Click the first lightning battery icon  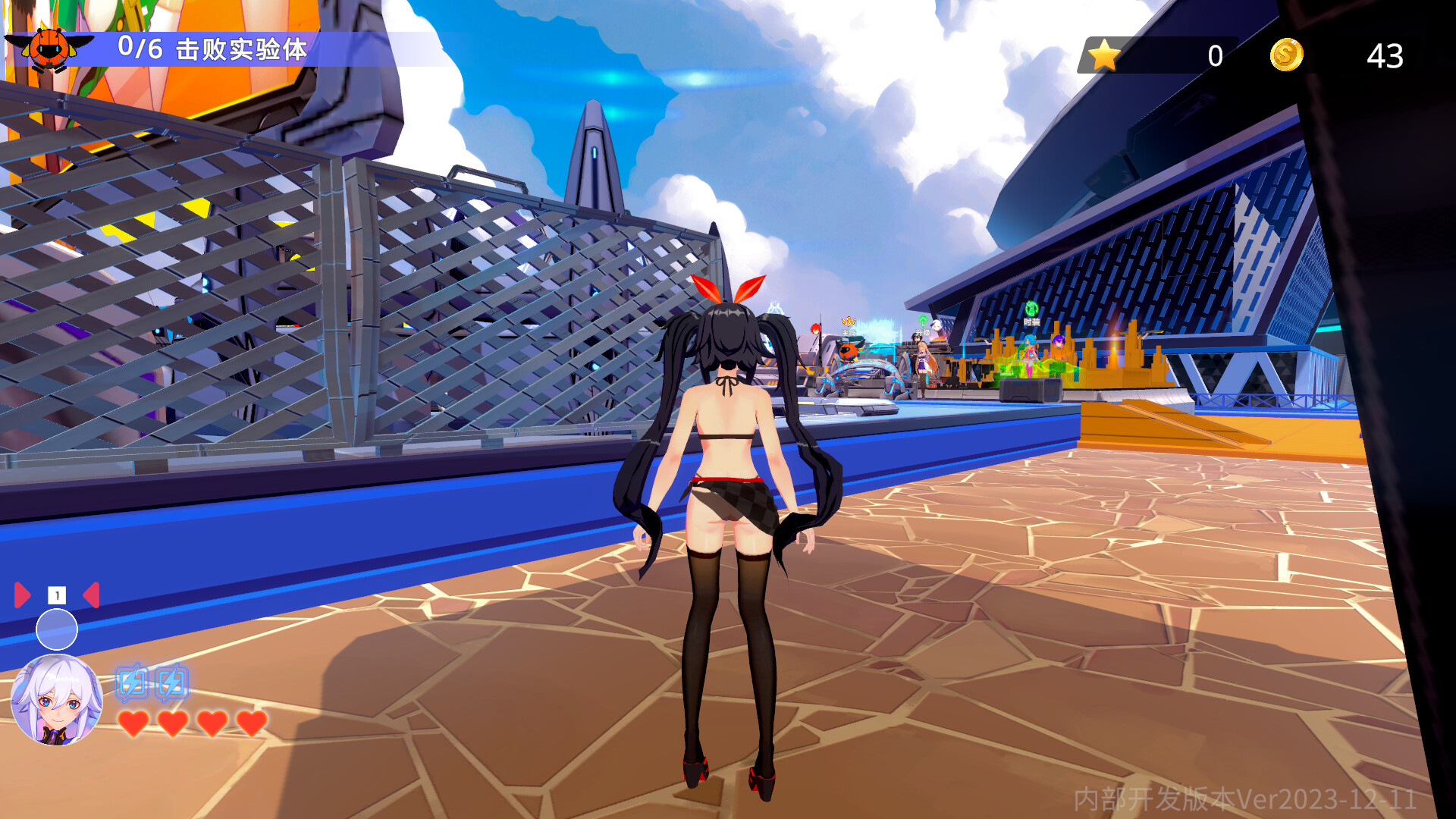coord(133,682)
